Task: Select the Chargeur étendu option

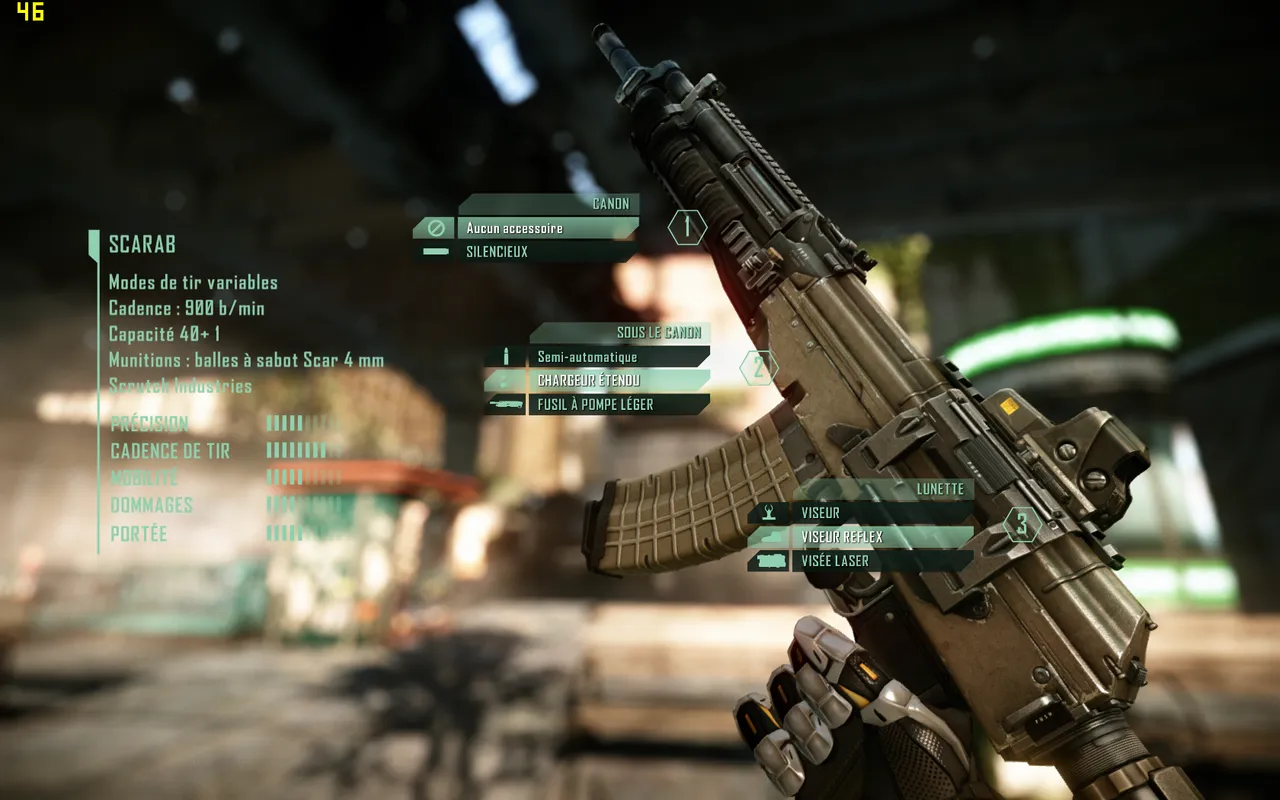Action: coord(615,381)
